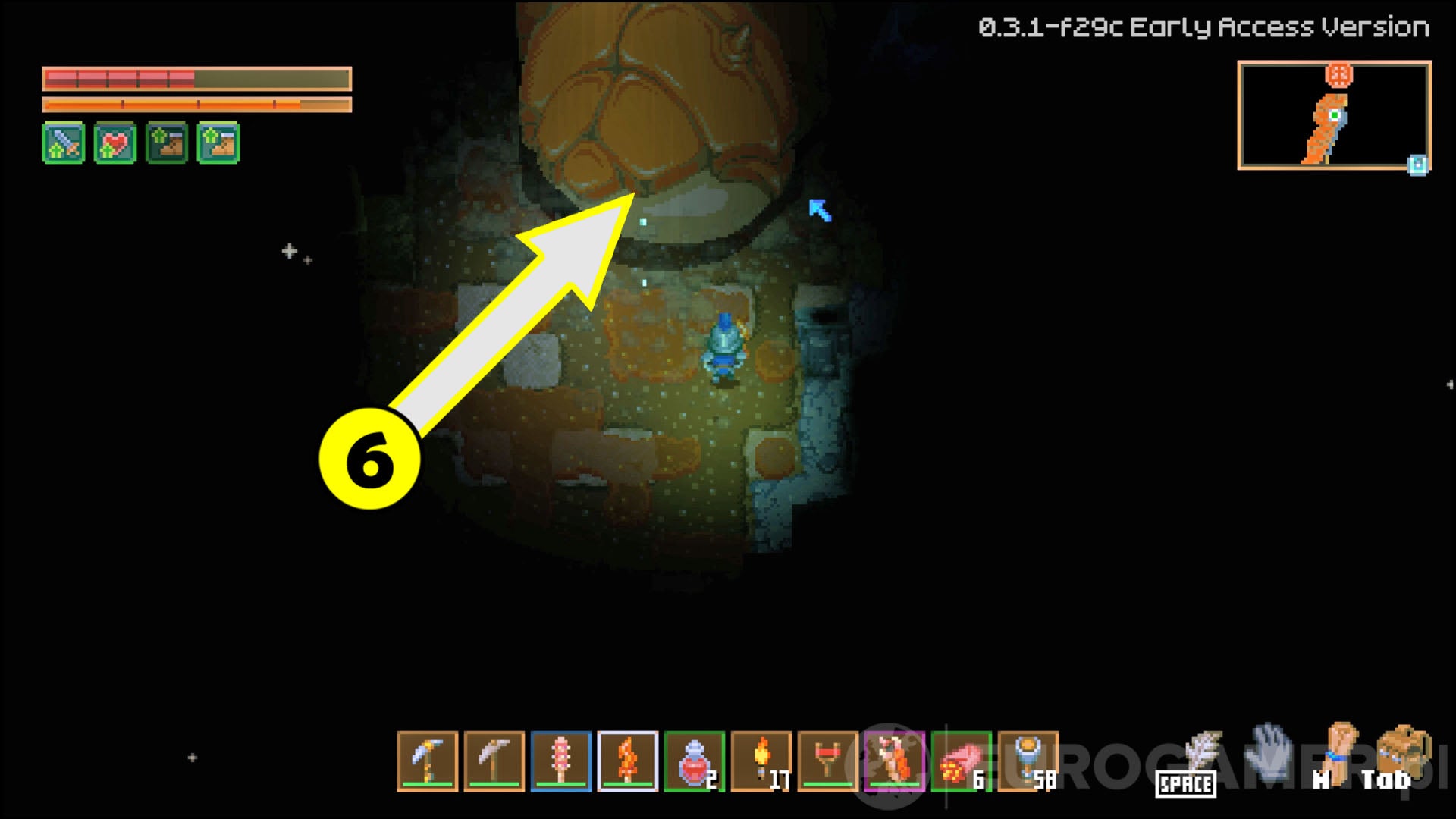The height and width of the screenshot is (819, 1456).
Task: Equip the flame item in the white-framed slot
Action: click(x=629, y=760)
